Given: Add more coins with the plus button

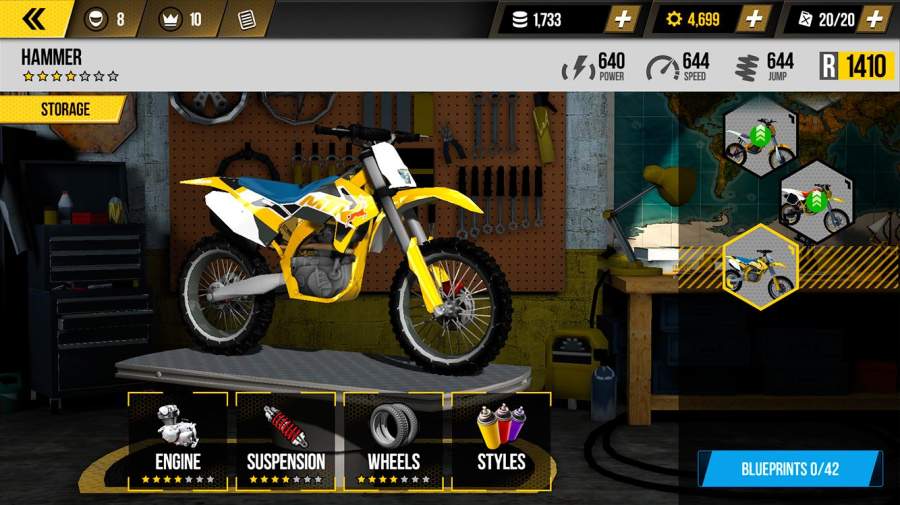Looking at the screenshot, I should tap(622, 19).
